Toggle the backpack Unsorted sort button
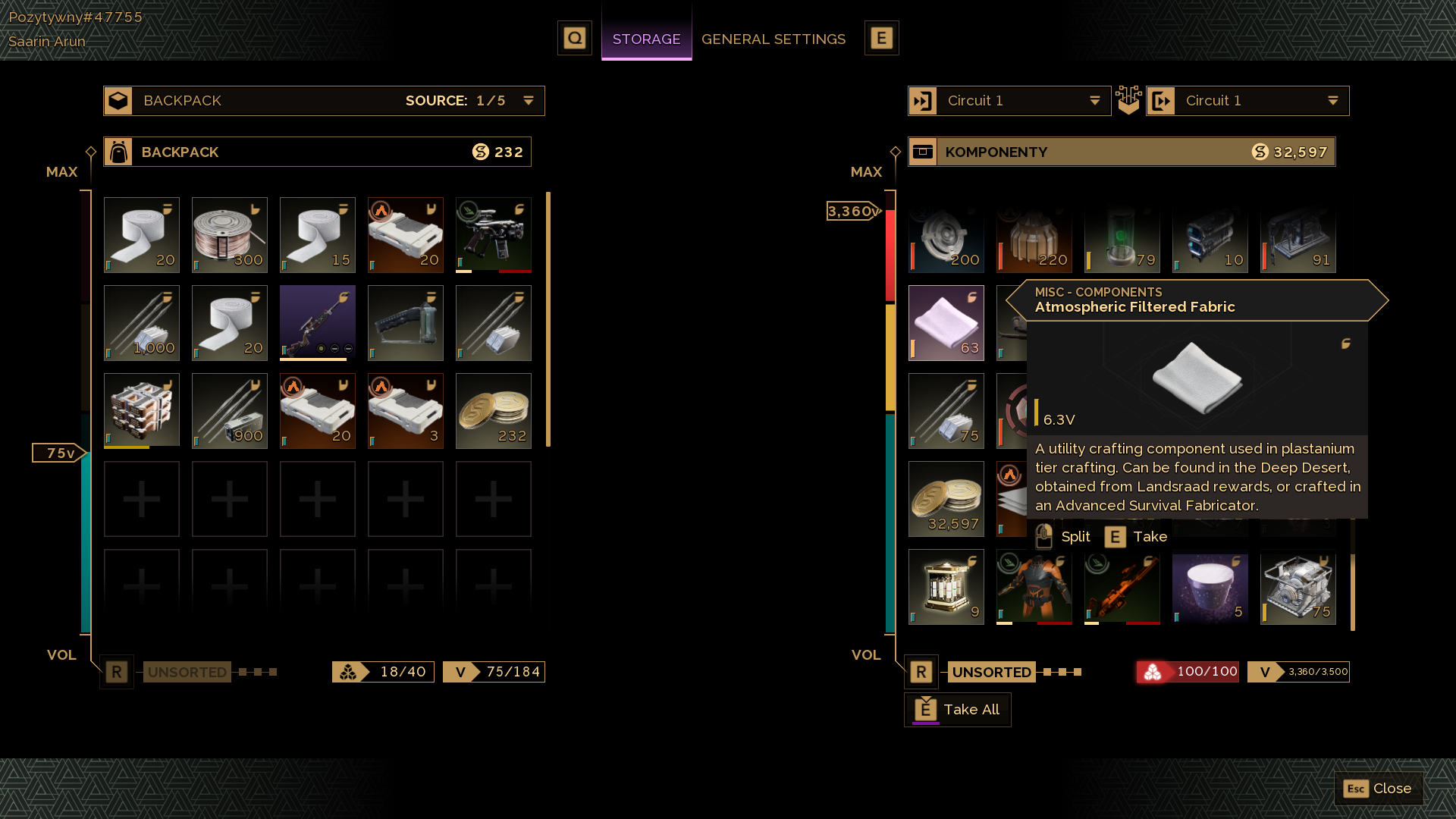The width and height of the screenshot is (1456, 819). 187,672
